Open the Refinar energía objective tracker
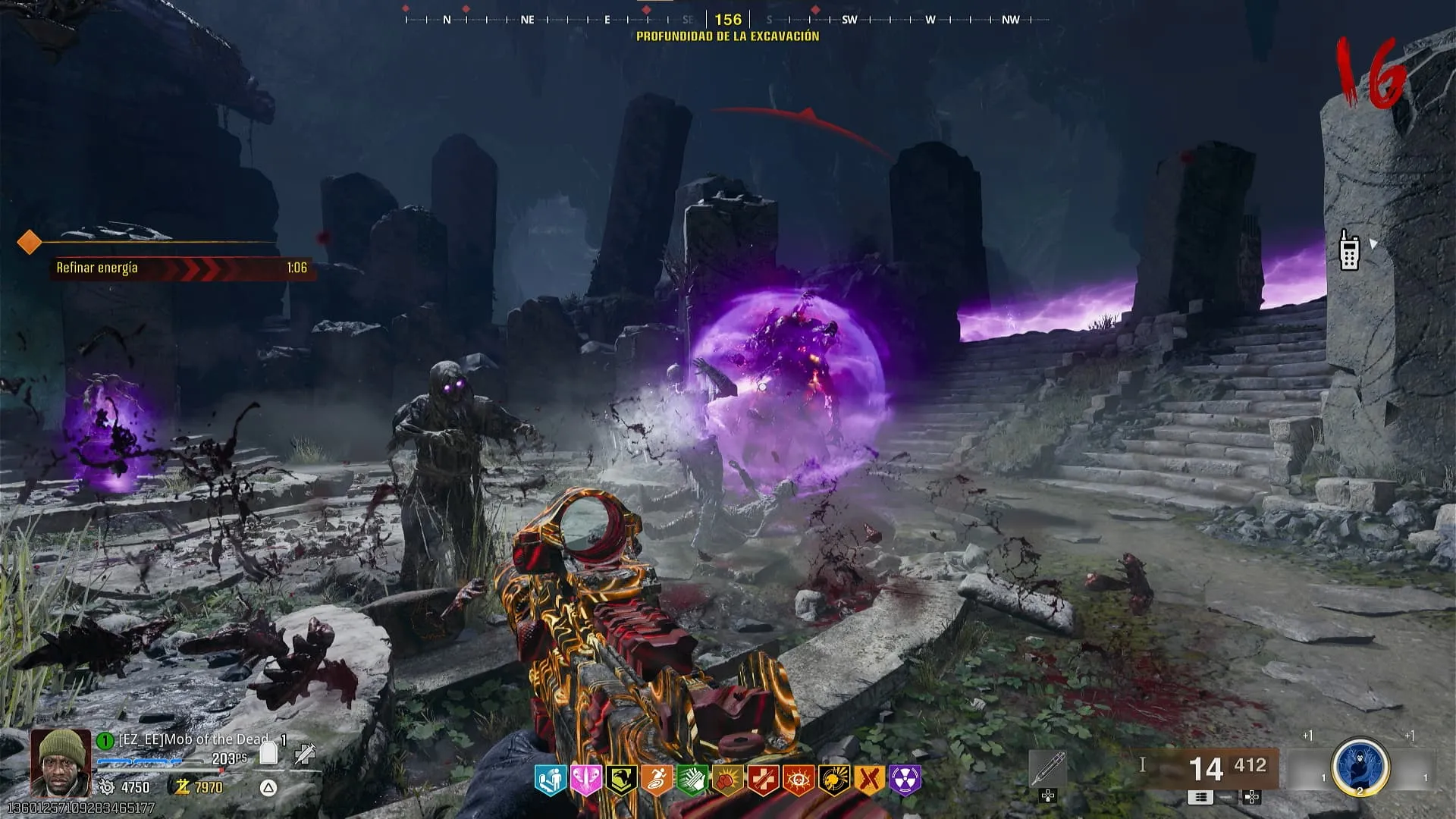Screen dimensions: 1456x819 [x=182, y=268]
